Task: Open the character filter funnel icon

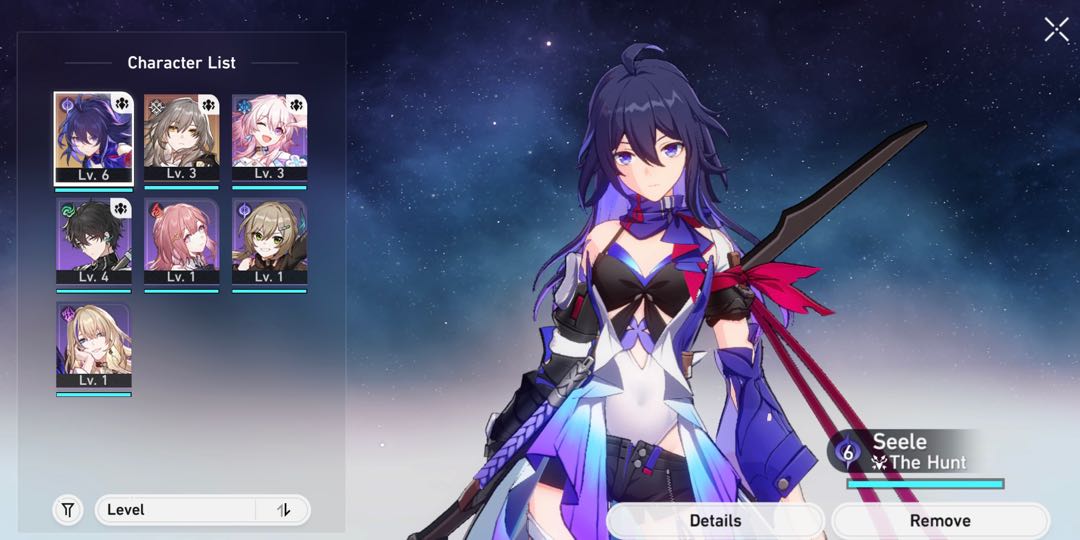Action: (67, 510)
